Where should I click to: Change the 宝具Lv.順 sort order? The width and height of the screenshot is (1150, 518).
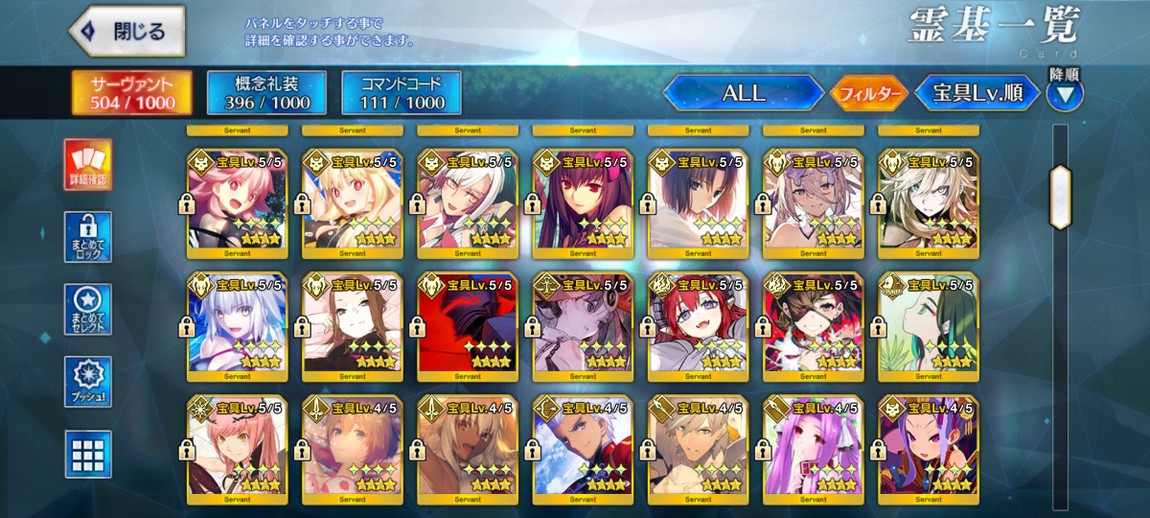[x=976, y=94]
